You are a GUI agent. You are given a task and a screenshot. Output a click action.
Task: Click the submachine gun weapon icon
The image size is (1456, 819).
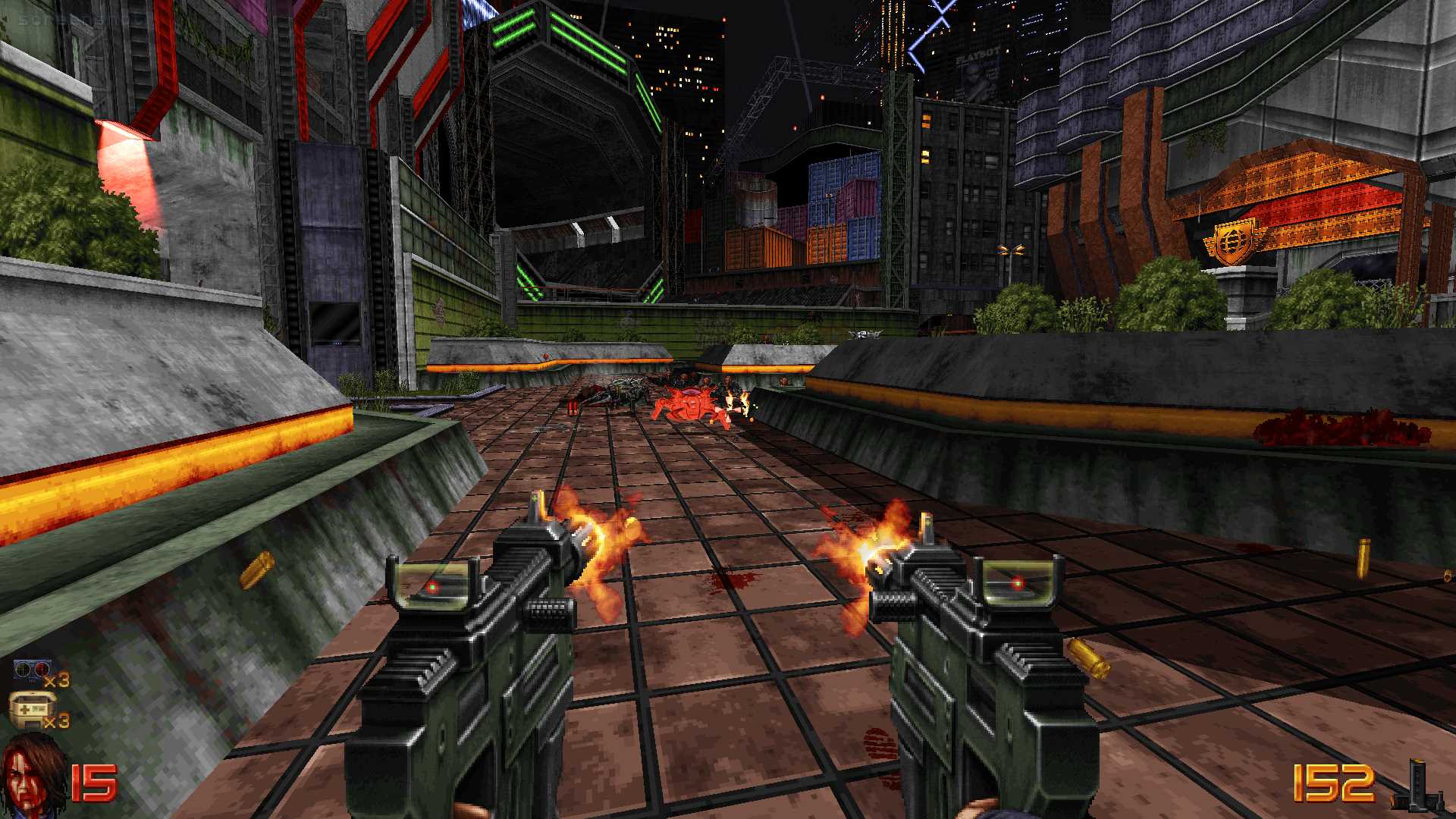[1417, 786]
